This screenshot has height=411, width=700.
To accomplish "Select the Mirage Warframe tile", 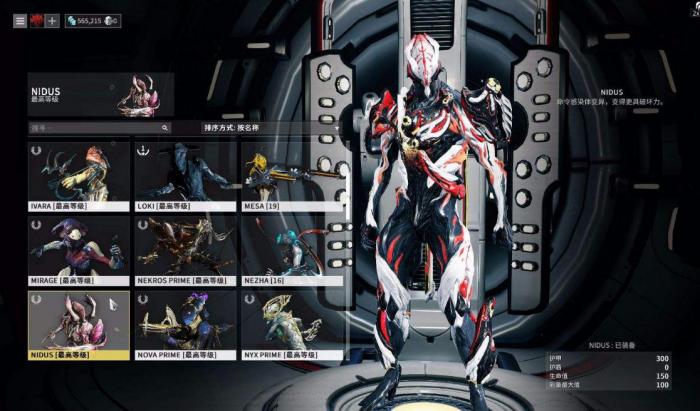I will 78,250.
